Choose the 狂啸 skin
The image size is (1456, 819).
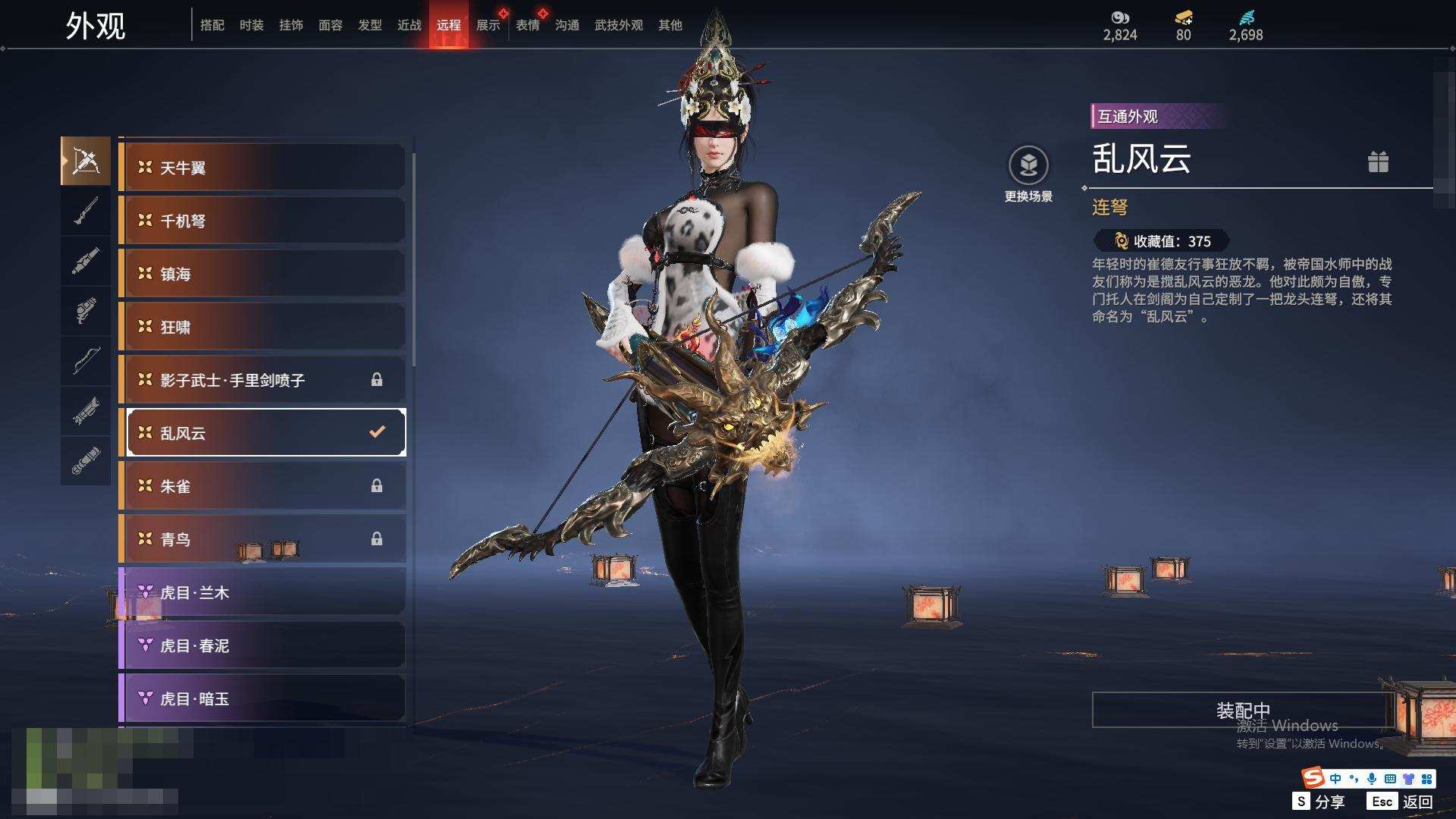pyautogui.click(x=262, y=327)
